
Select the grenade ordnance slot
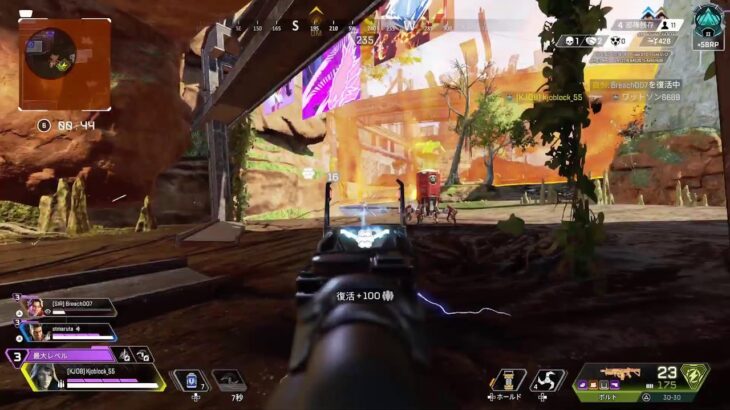coord(509,380)
